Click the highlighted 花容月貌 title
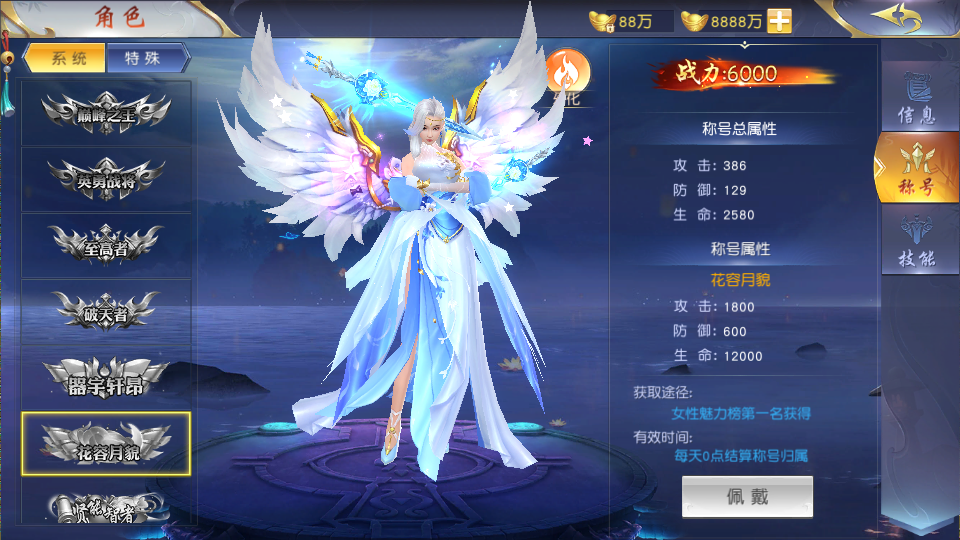The height and width of the screenshot is (540, 960). click(106, 444)
